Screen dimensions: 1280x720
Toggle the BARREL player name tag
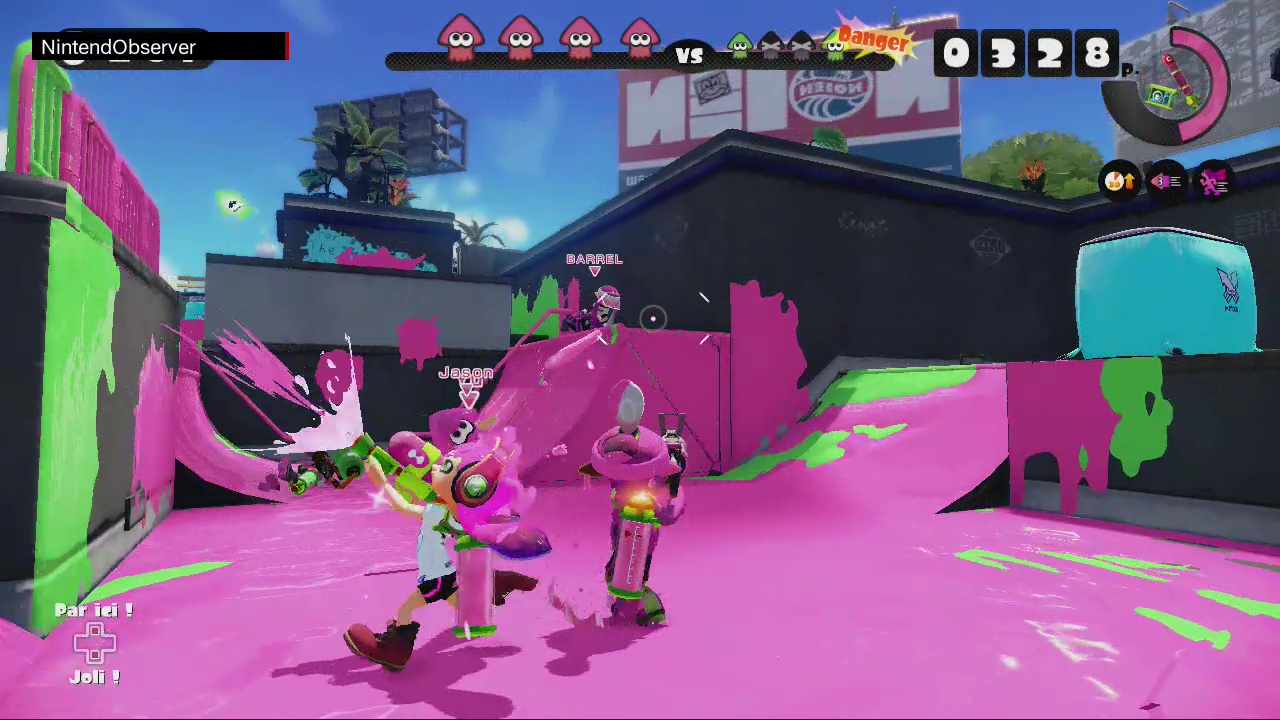pyautogui.click(x=594, y=259)
